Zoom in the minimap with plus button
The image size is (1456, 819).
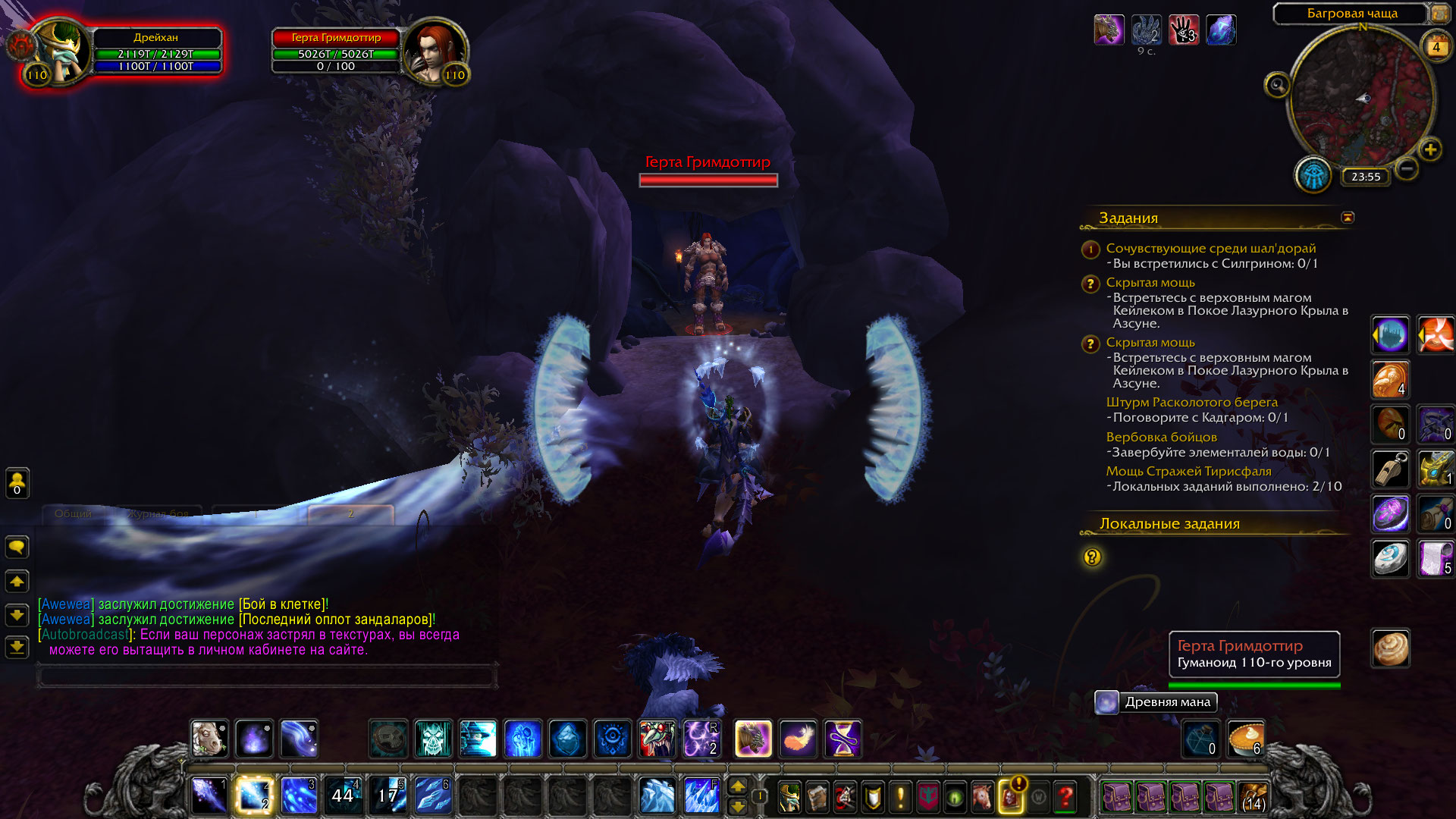(1430, 149)
